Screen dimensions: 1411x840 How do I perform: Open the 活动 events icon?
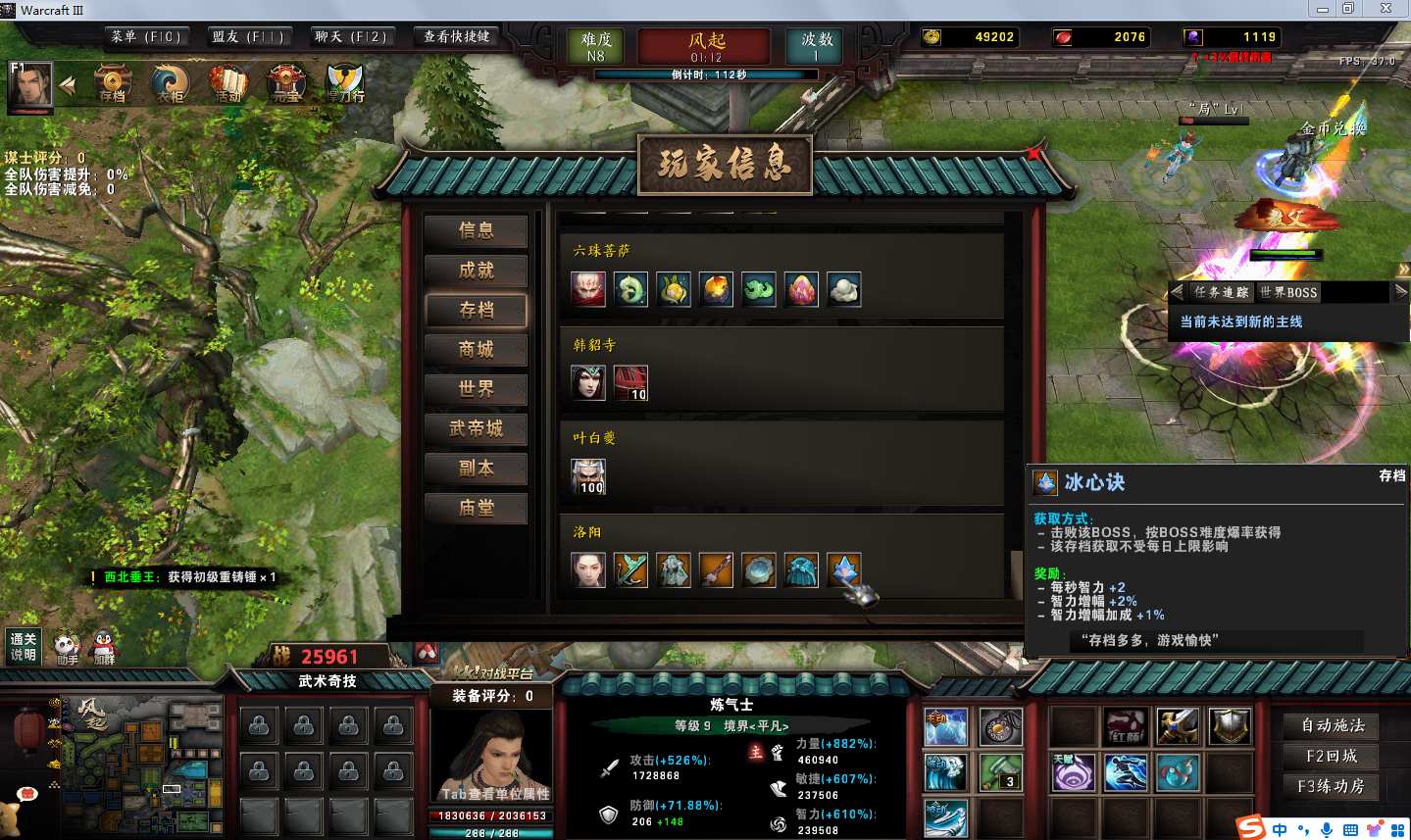(x=227, y=83)
